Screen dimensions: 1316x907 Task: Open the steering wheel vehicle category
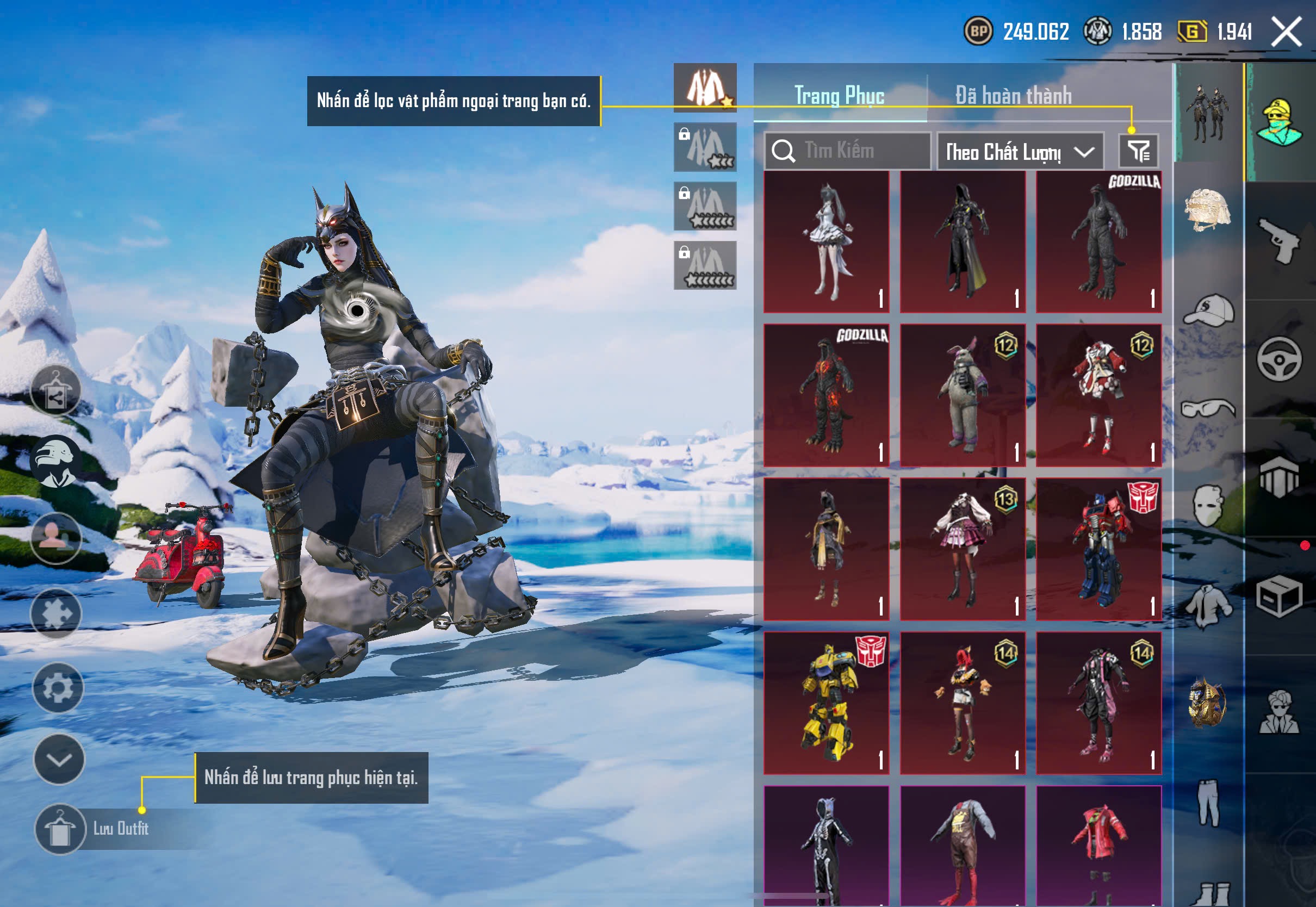click(1278, 359)
